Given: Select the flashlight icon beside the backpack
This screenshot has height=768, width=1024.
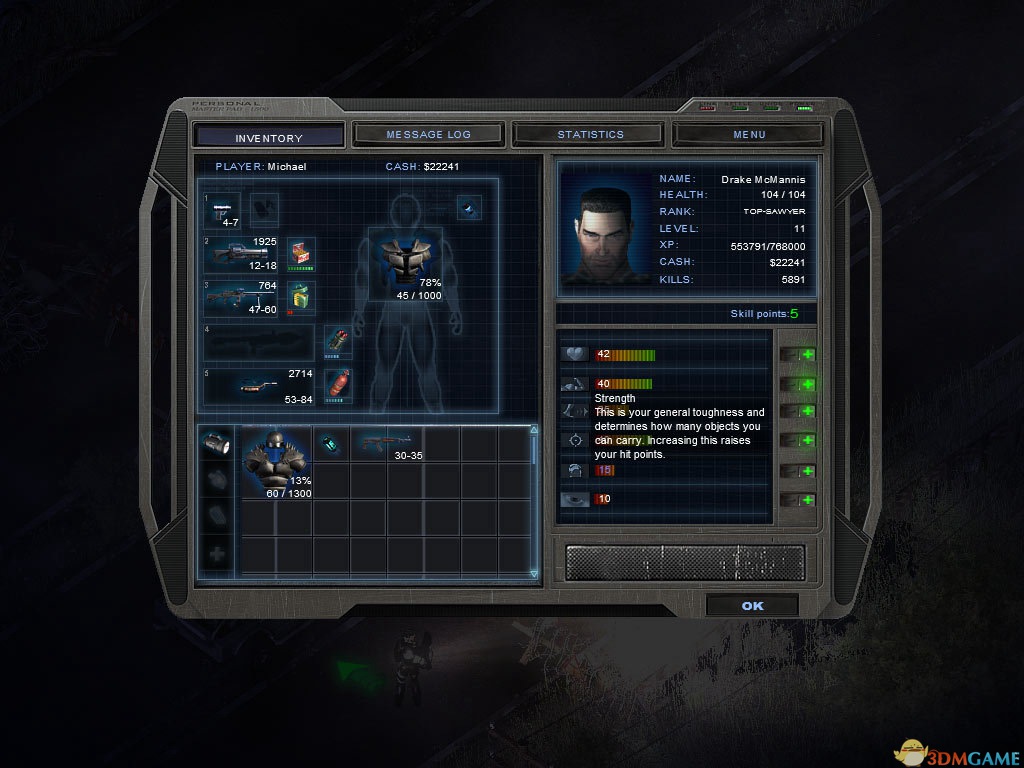Looking at the screenshot, I should coord(217,444).
